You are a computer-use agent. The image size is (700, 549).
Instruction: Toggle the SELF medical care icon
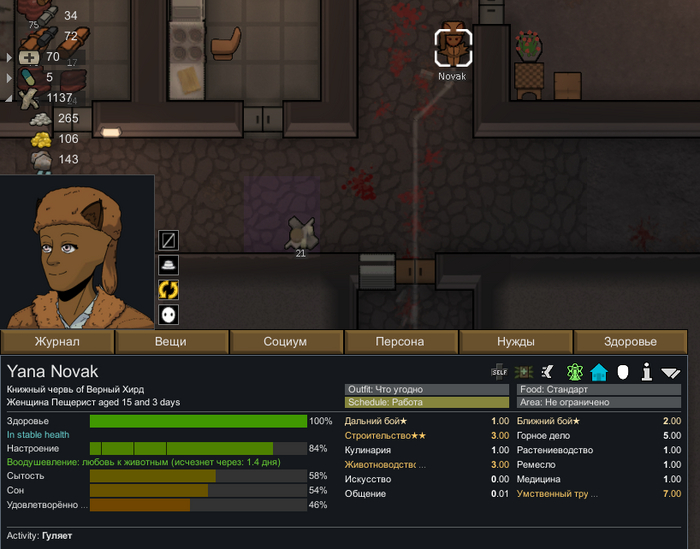(499, 372)
